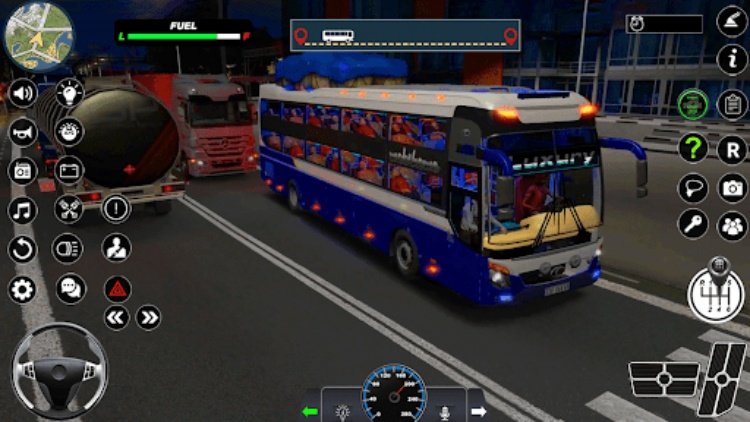Screen dimensions: 750x422
Task: Step on the brake pedal
Action: click(x=664, y=381)
